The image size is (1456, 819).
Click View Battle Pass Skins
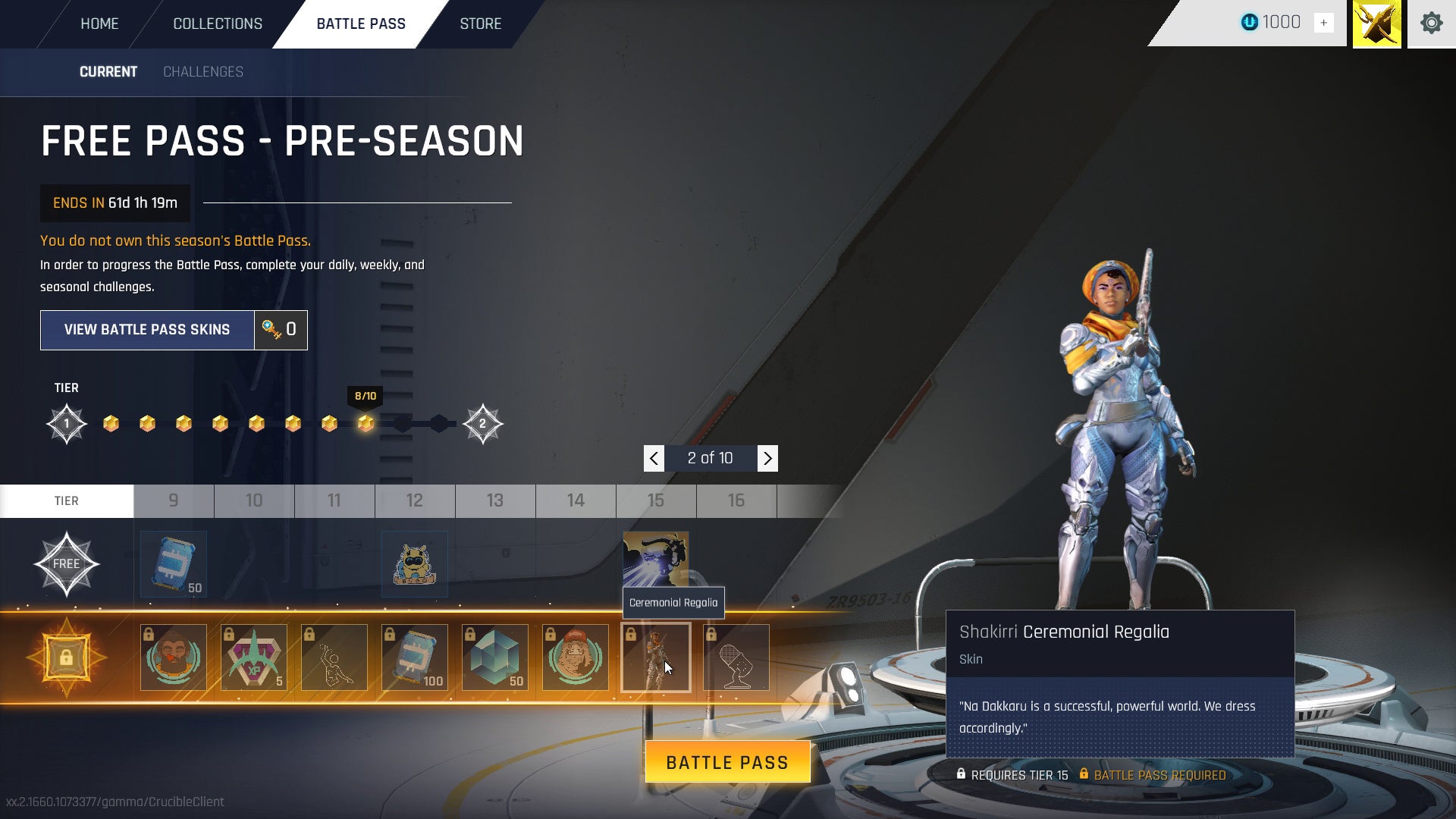(147, 330)
